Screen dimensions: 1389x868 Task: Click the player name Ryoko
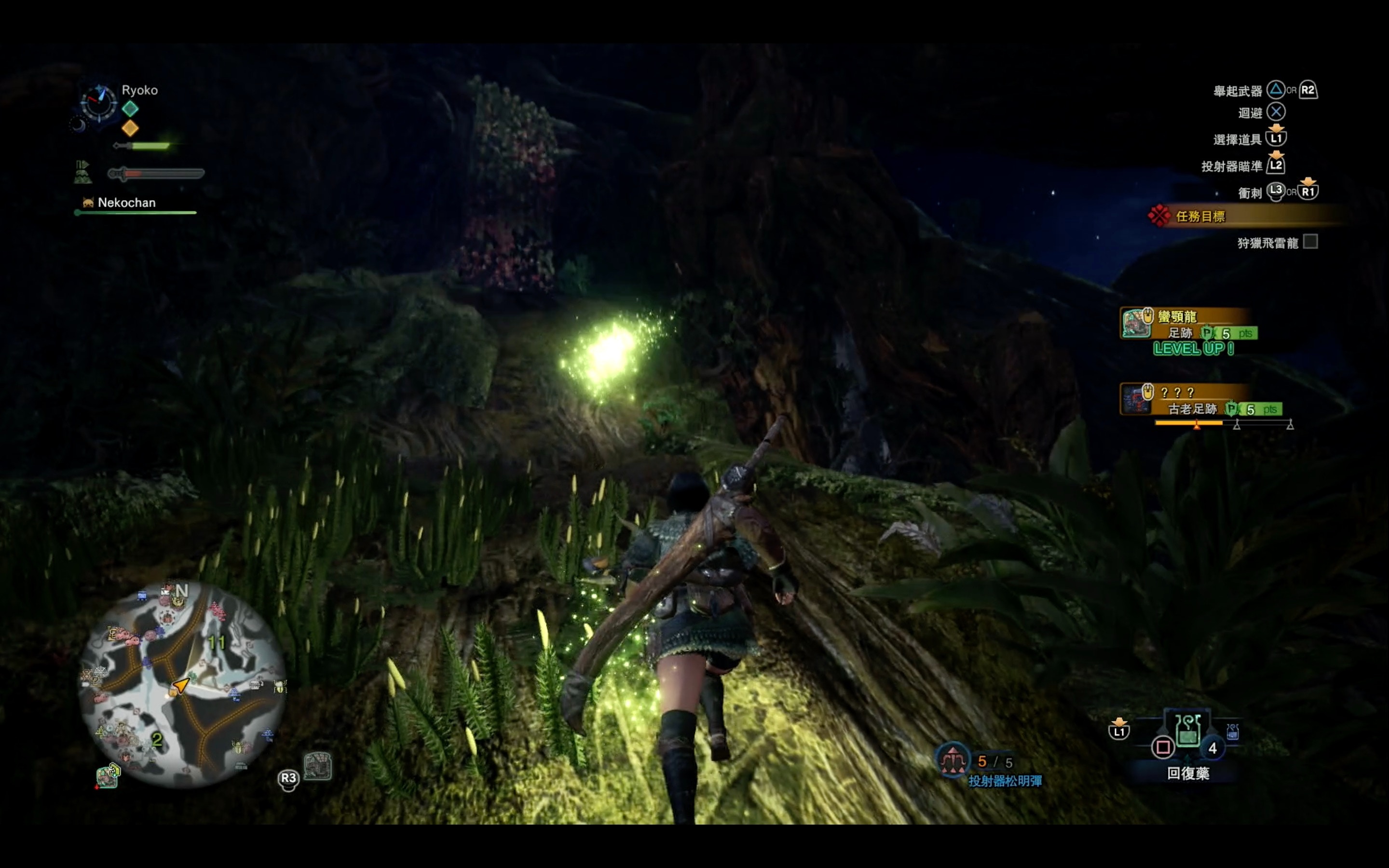(x=139, y=90)
